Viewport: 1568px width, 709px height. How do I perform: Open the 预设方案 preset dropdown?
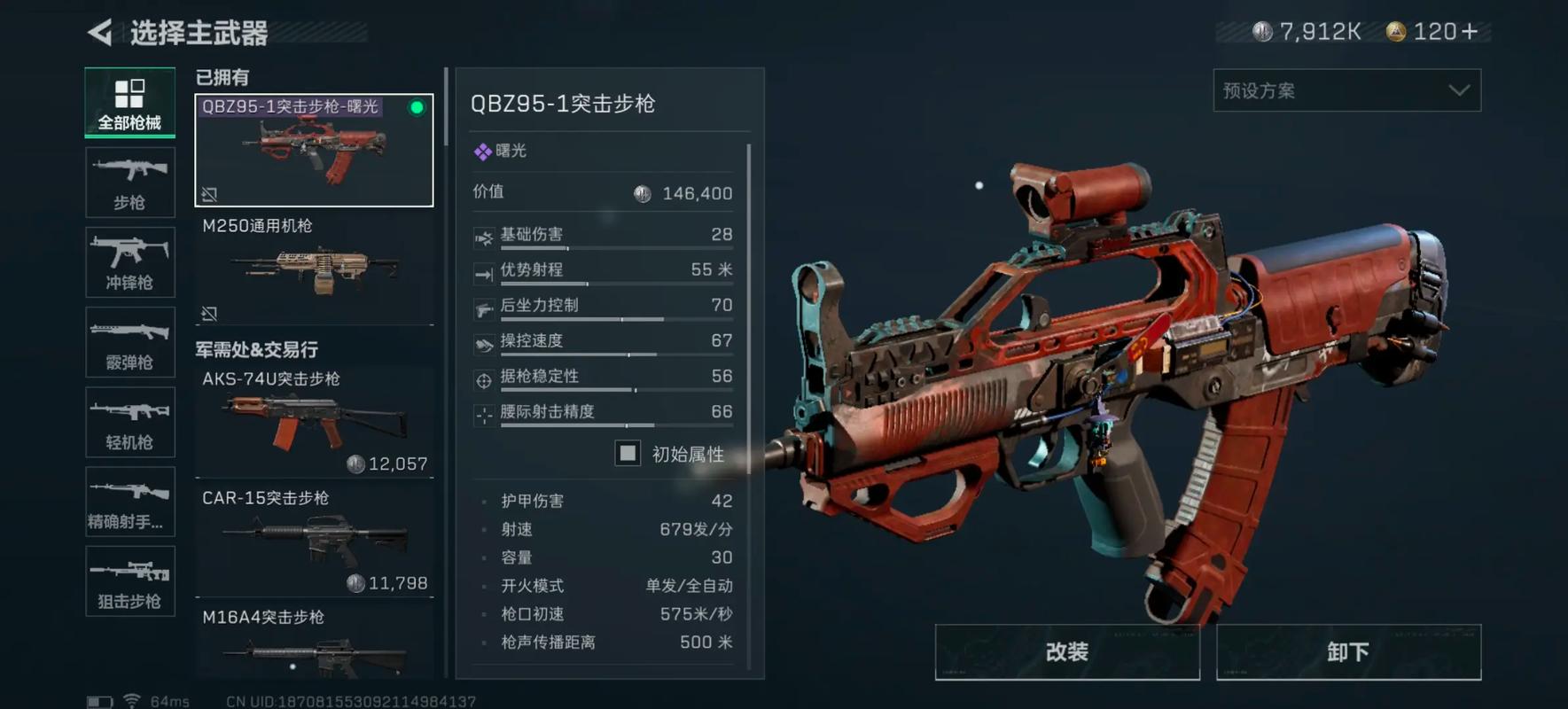click(1346, 90)
